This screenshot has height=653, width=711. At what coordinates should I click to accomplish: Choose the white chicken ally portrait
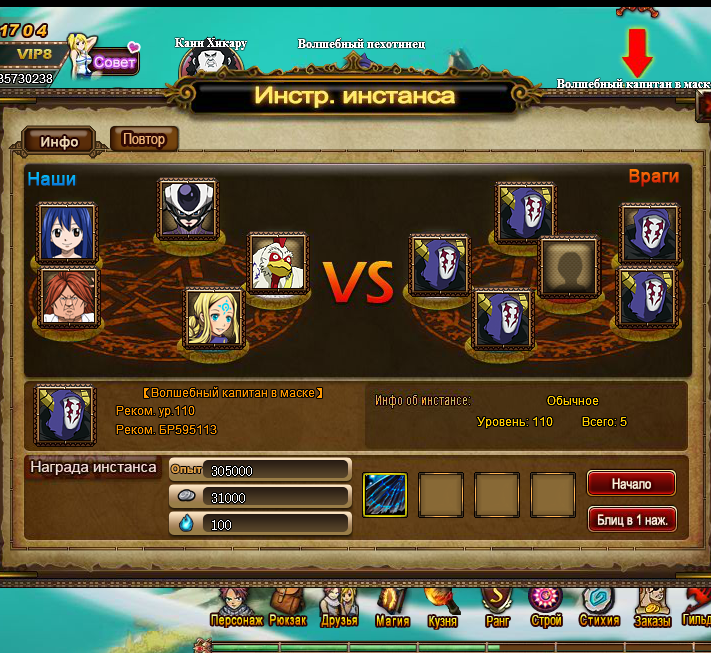tap(276, 264)
